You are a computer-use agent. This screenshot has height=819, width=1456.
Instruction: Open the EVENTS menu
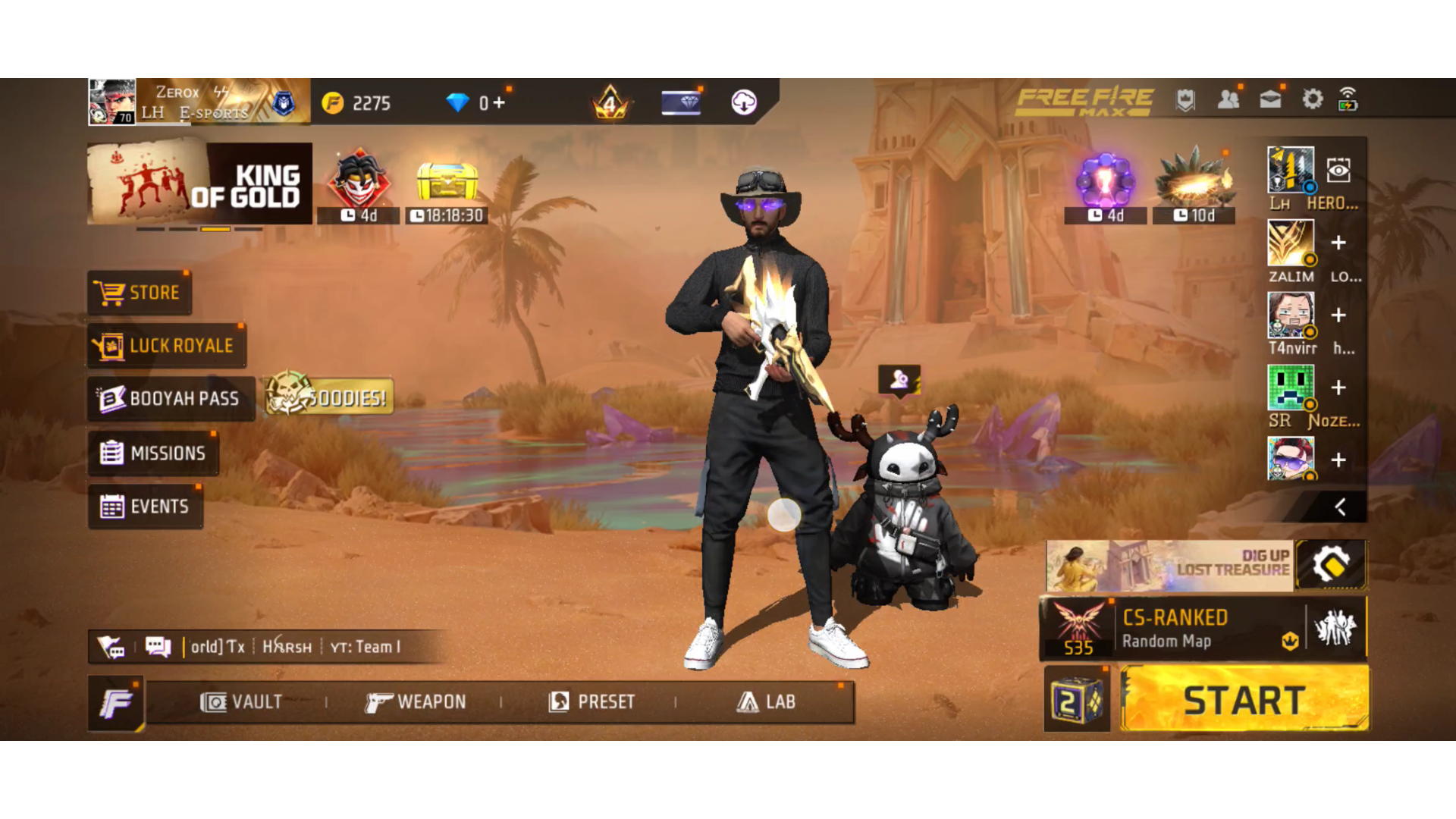click(145, 507)
